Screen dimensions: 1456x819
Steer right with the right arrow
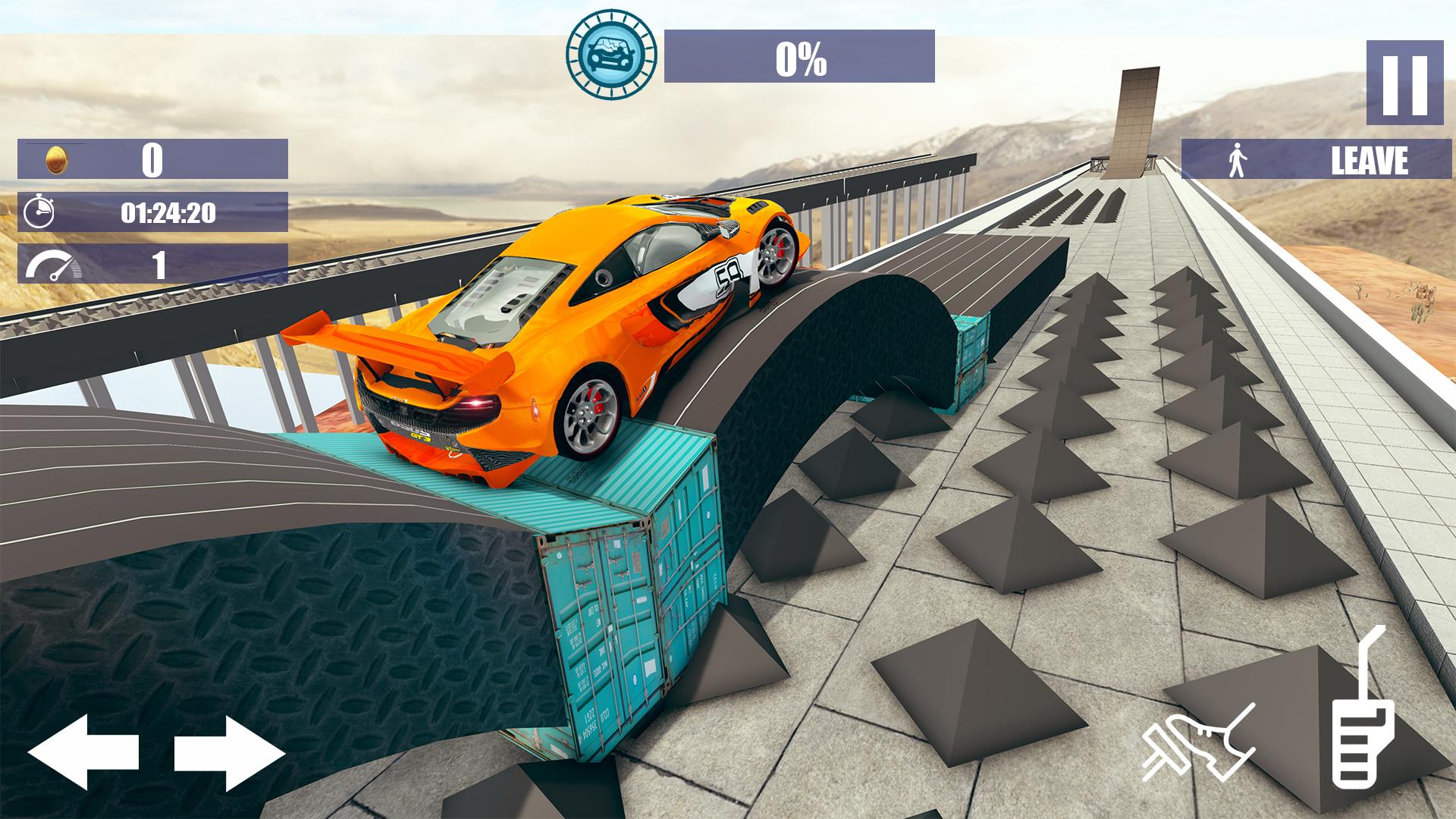(229, 752)
